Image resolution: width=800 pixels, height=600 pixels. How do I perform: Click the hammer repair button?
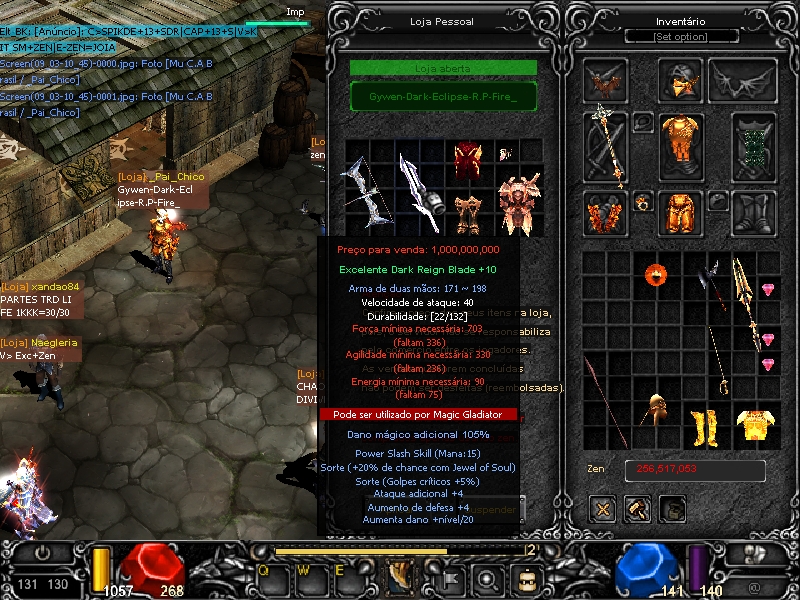click(637, 509)
